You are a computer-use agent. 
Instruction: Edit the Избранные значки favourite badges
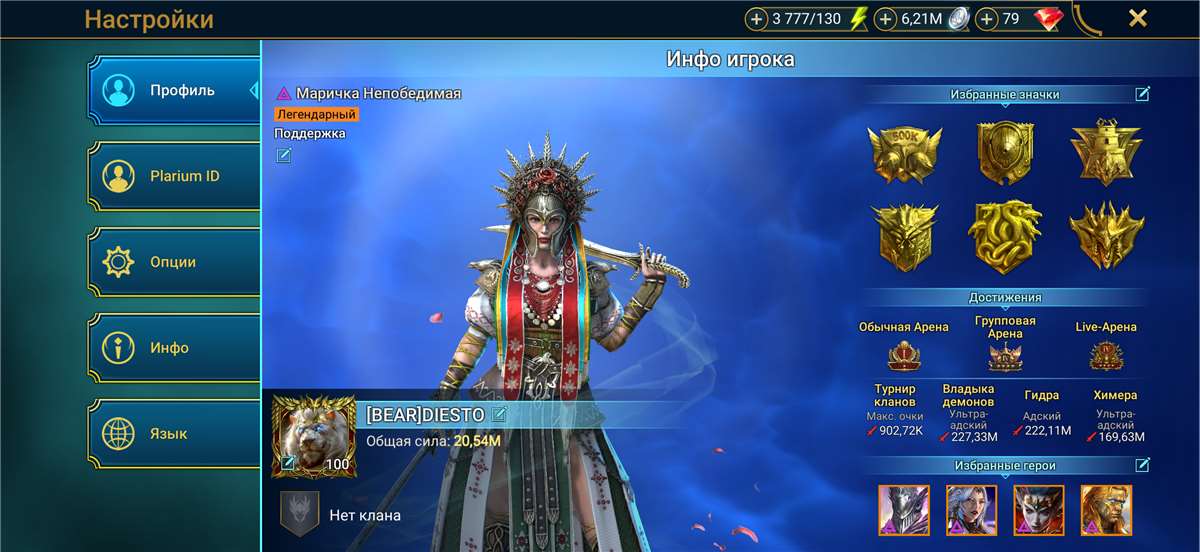1142,94
